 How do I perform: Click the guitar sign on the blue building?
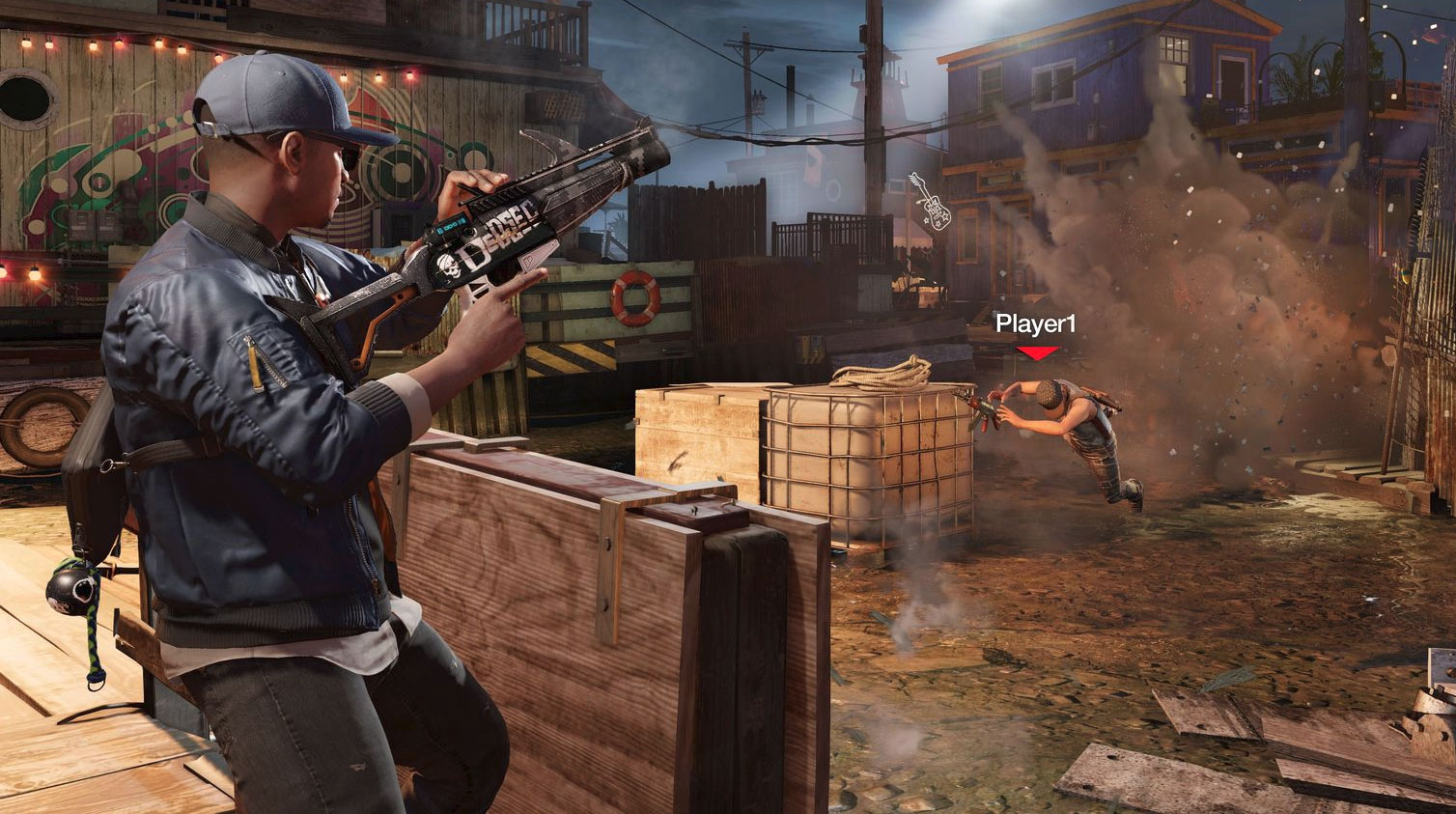tap(932, 203)
